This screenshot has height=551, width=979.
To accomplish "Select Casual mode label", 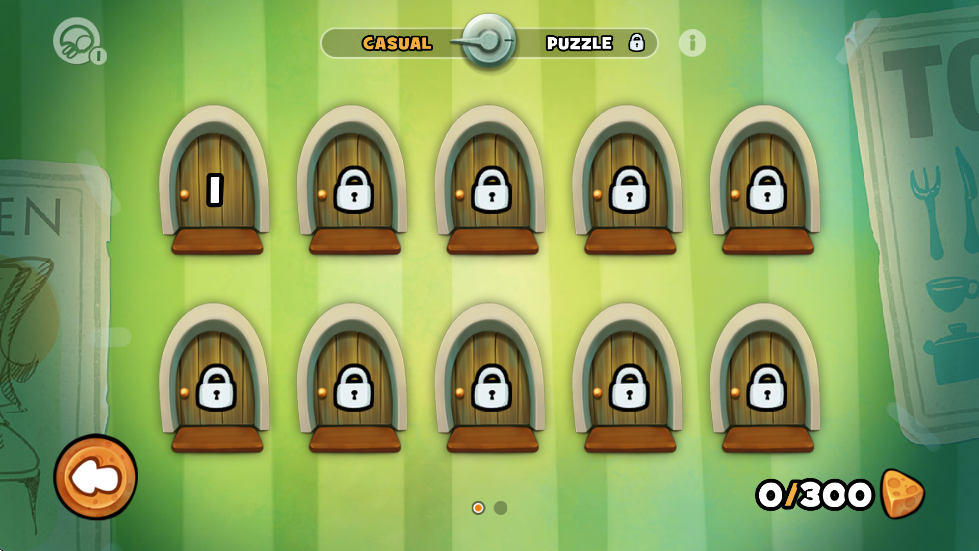I will [x=397, y=43].
